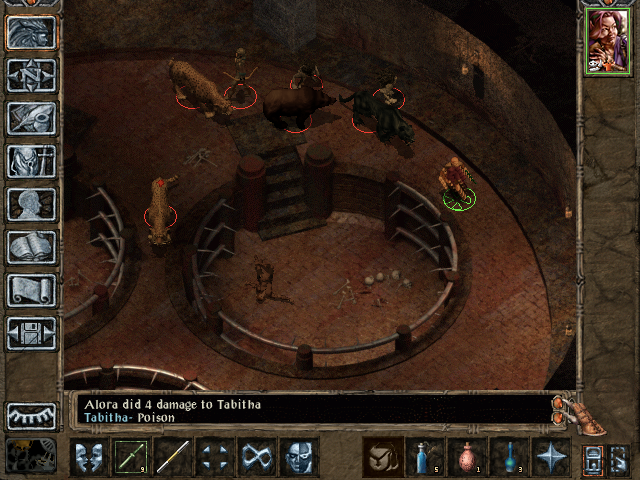Screen dimensions: 640x480
Task: Open options with the floppy disk button
Action: point(31,333)
